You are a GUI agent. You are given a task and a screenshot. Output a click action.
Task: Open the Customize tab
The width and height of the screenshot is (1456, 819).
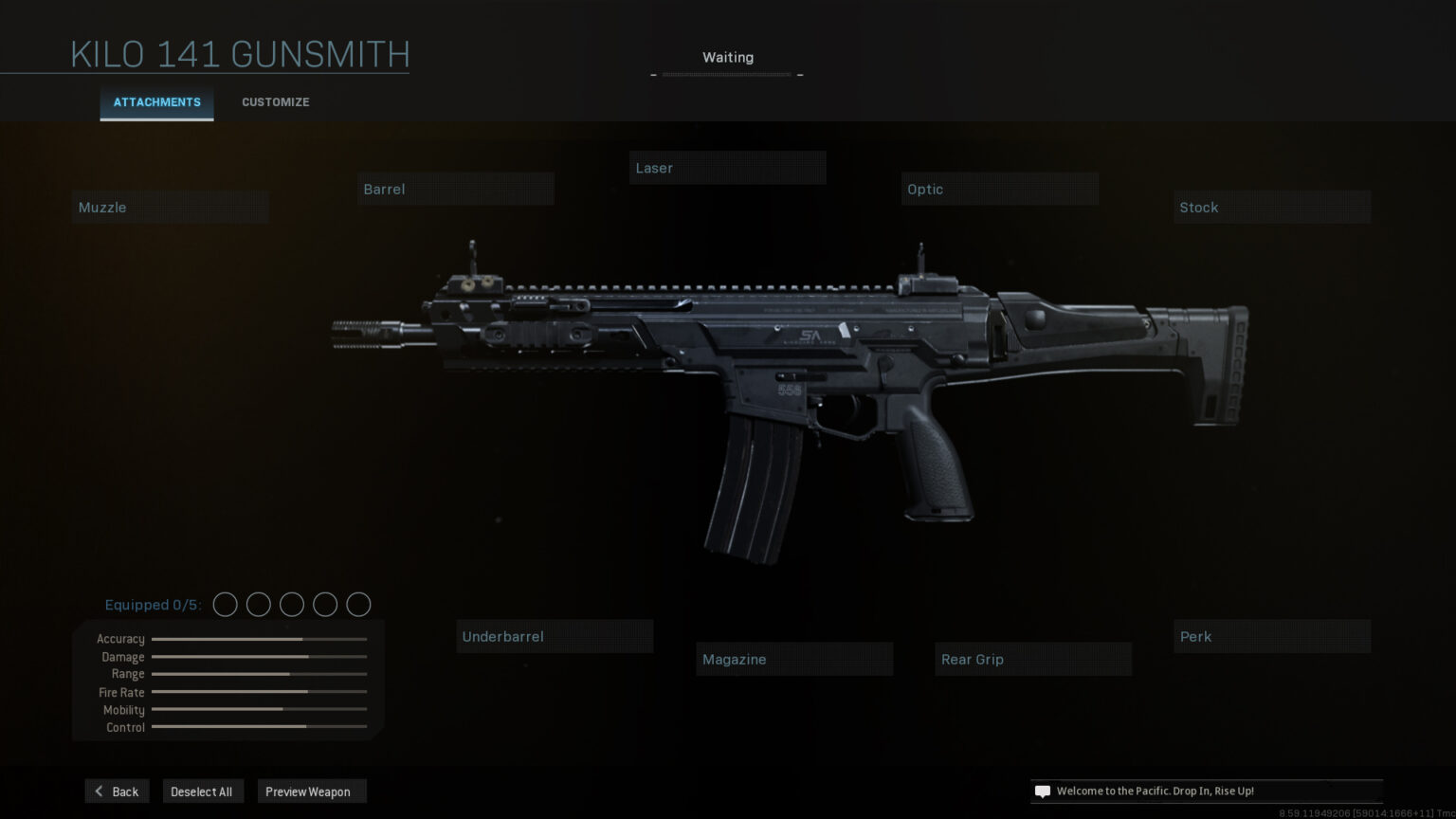275,102
